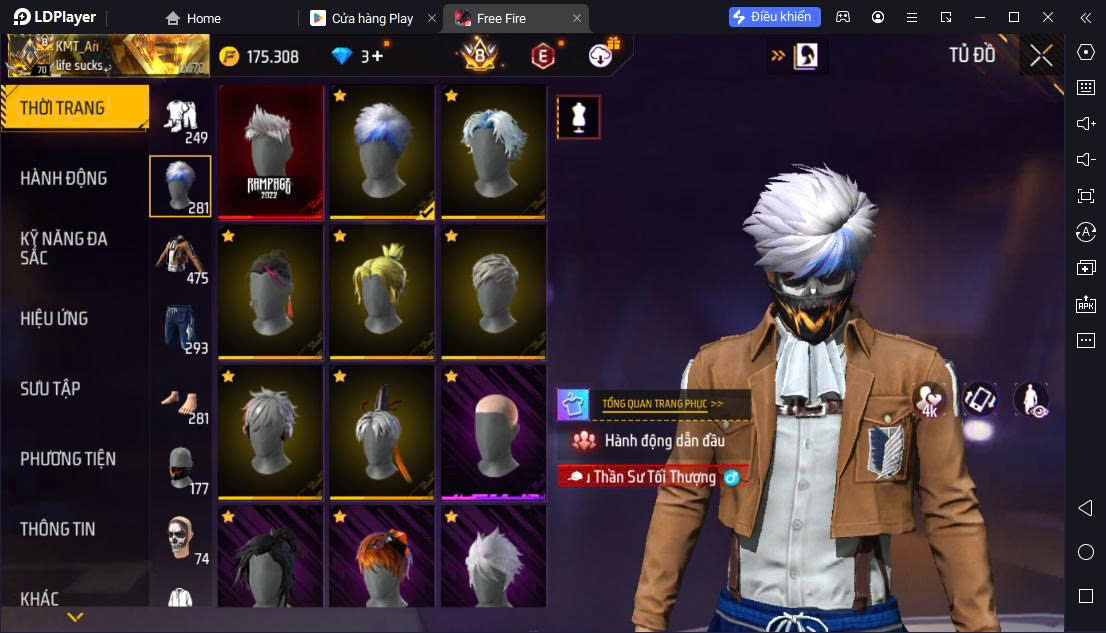This screenshot has width=1106, height=633.
Task: Pick the face mask category showing 177
Action: click(x=181, y=468)
